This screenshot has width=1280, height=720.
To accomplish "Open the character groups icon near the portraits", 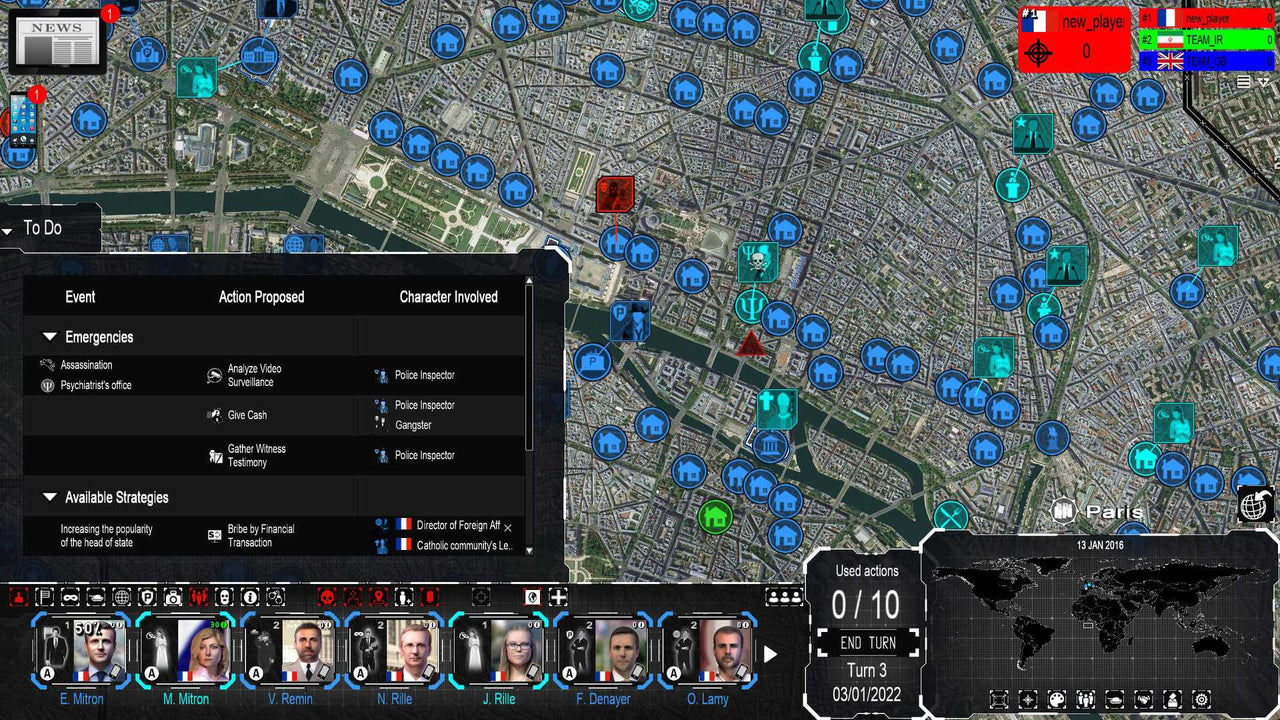I will pos(785,597).
